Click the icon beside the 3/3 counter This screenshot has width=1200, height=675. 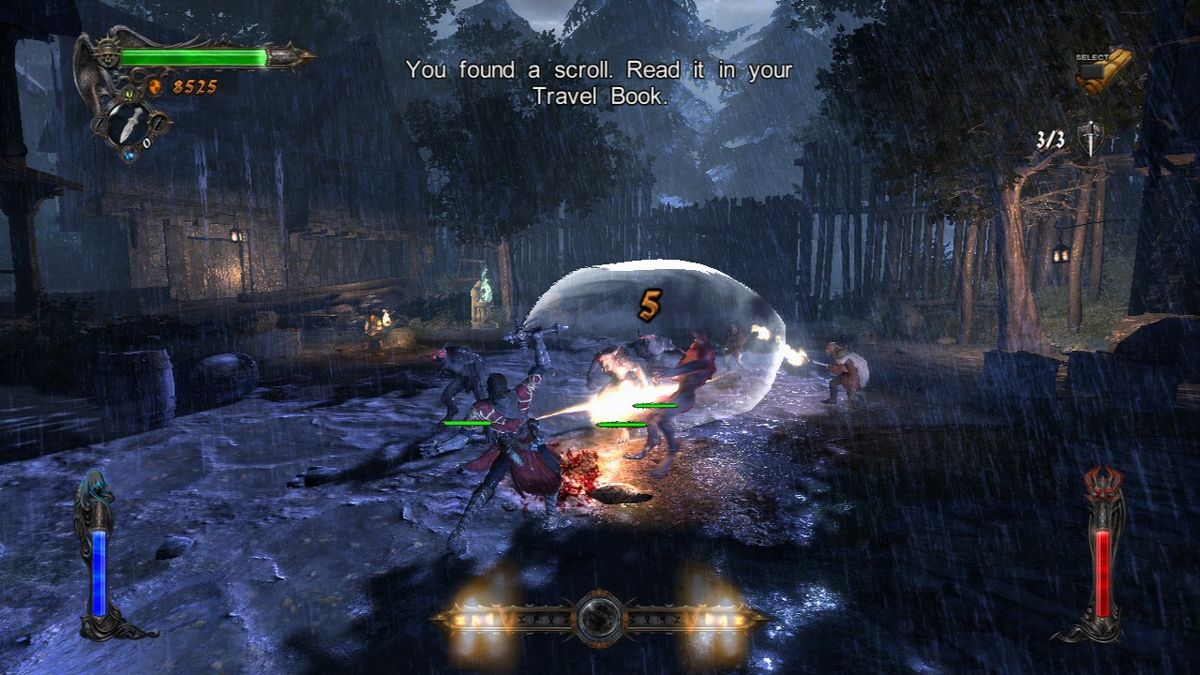pos(1088,139)
